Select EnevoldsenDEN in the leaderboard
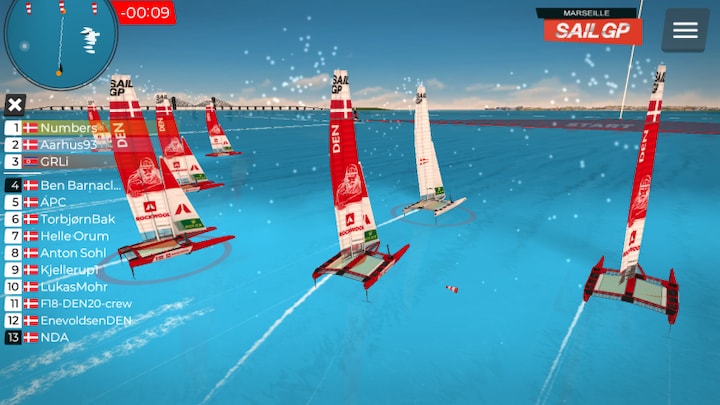 pyautogui.click(x=85, y=320)
